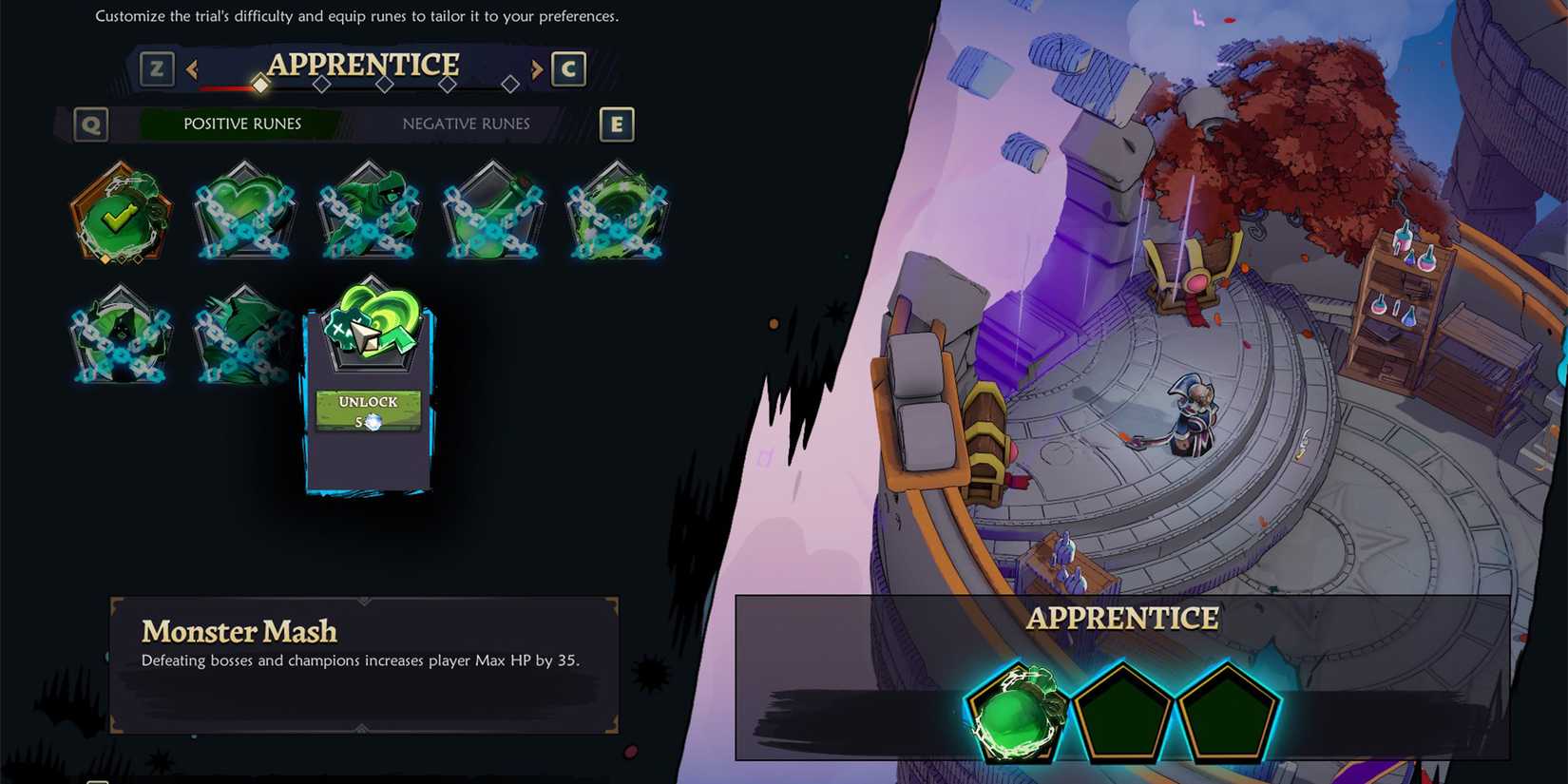Click the right arrow to raise difficulty
The image size is (1568, 784).
pos(535,68)
